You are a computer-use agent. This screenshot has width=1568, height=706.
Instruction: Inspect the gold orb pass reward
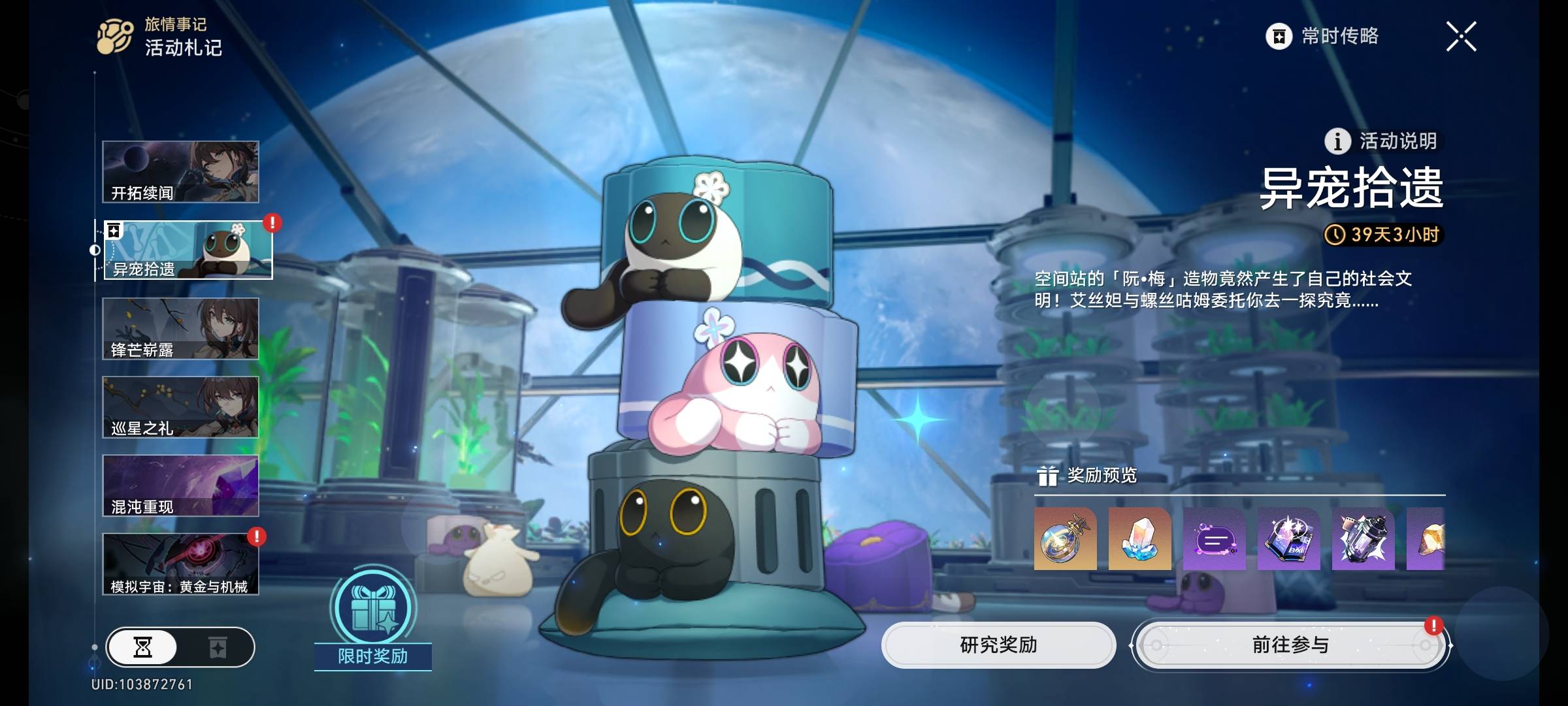click(1065, 539)
